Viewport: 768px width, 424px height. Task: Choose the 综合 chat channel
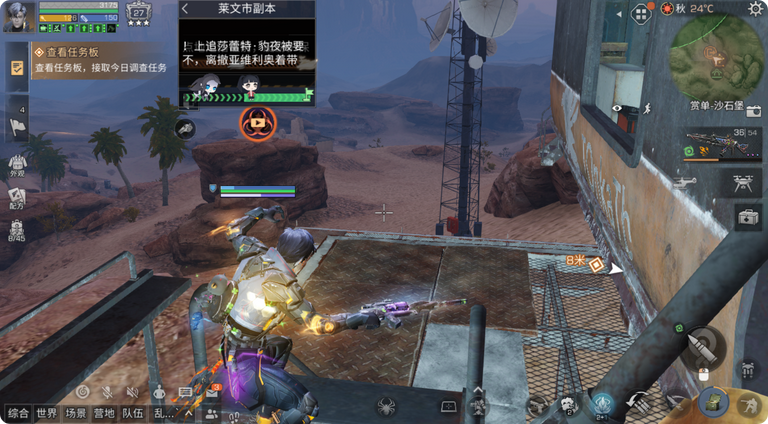17,413
